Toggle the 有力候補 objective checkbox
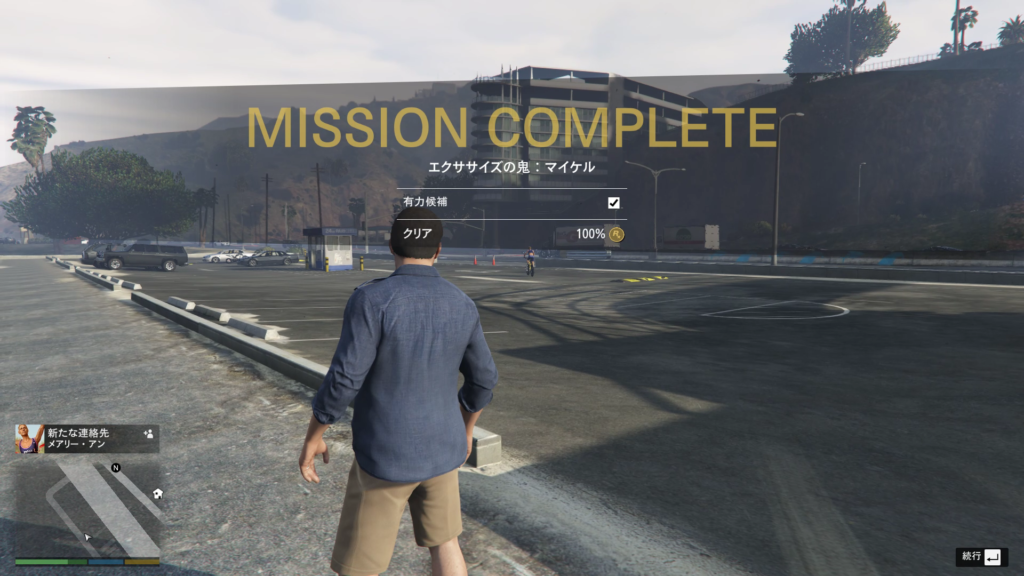Viewport: 1024px width, 576px height. tap(614, 203)
